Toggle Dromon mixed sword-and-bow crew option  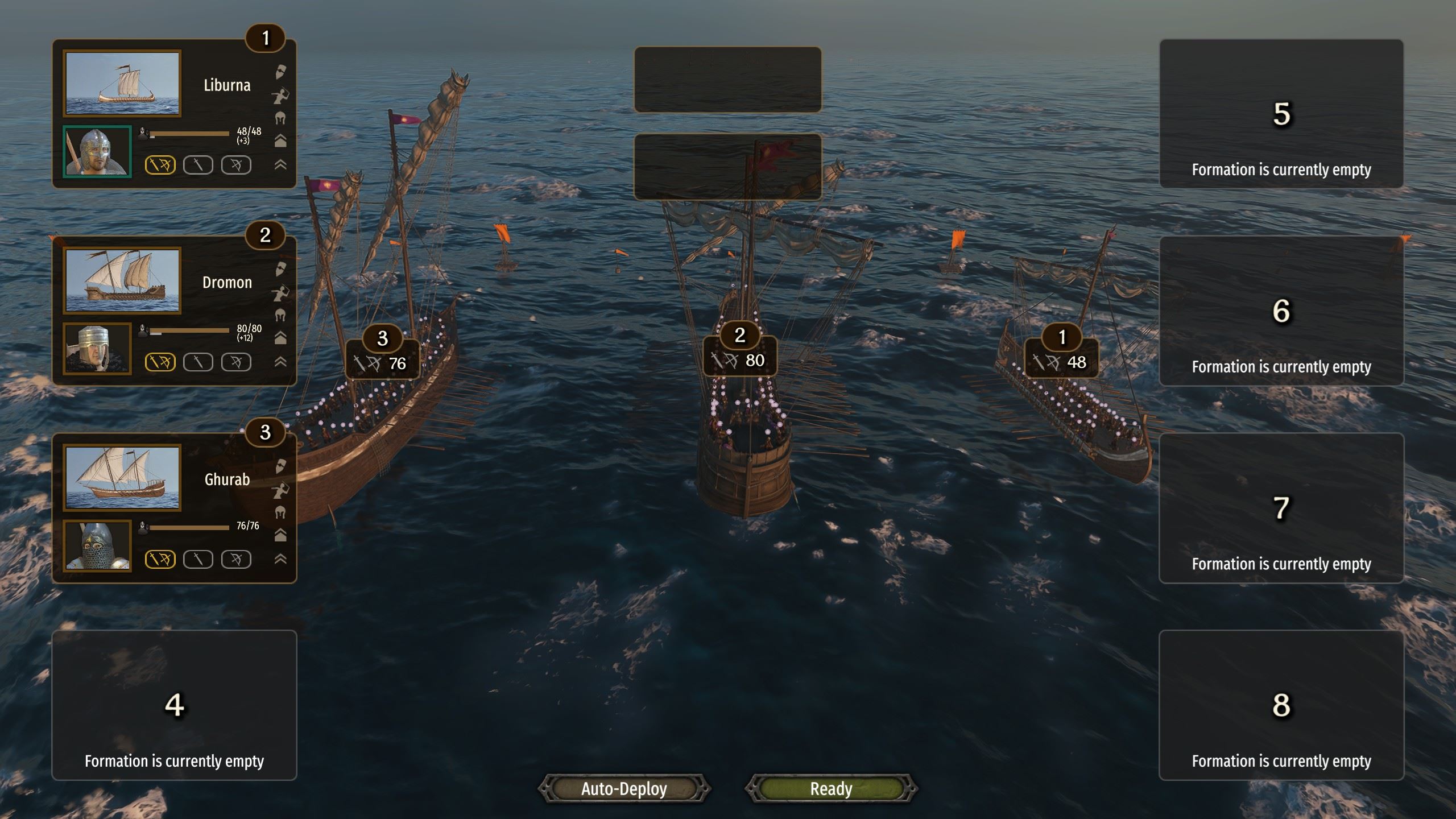tap(160, 362)
